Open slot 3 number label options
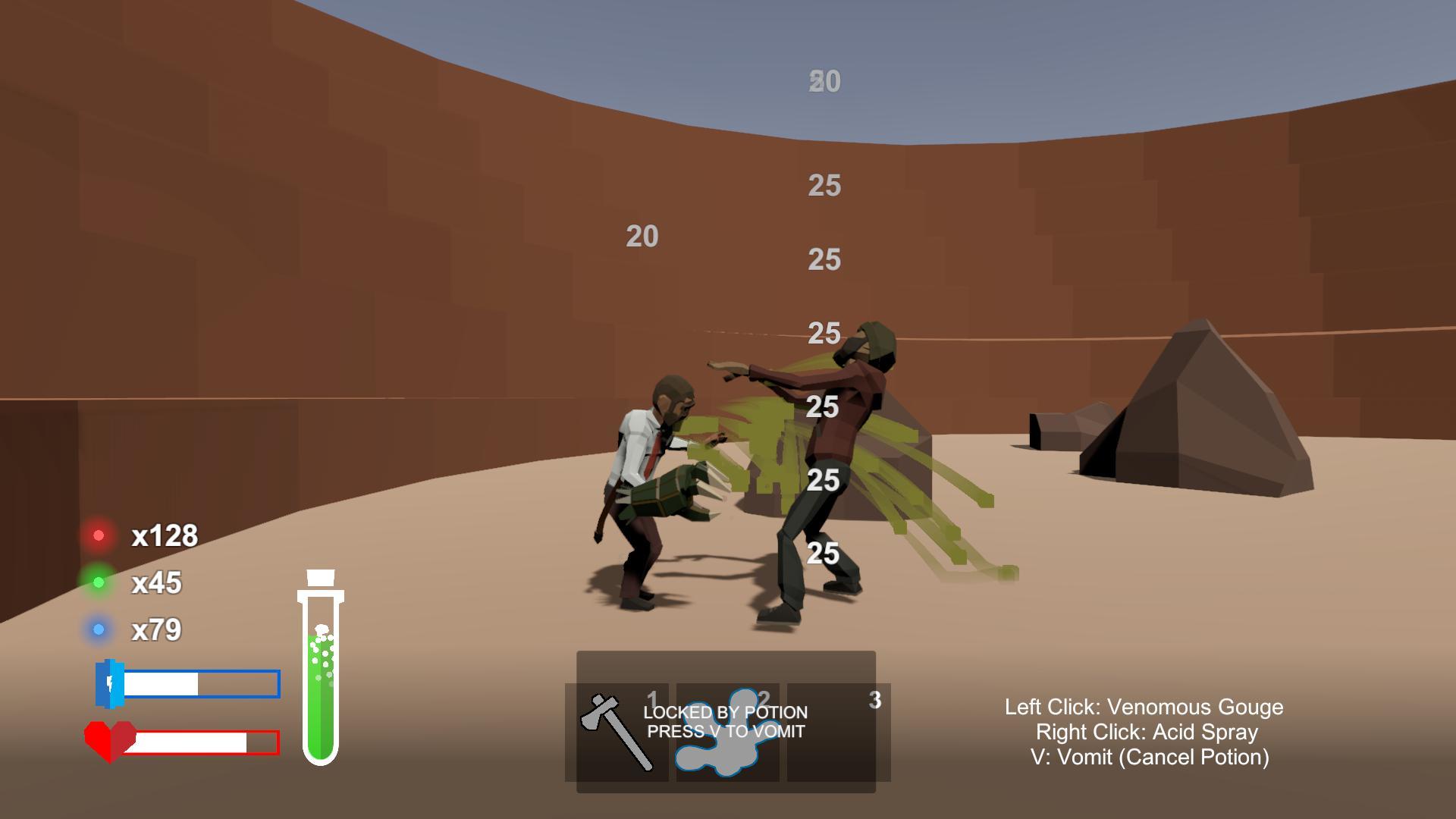 tap(874, 700)
